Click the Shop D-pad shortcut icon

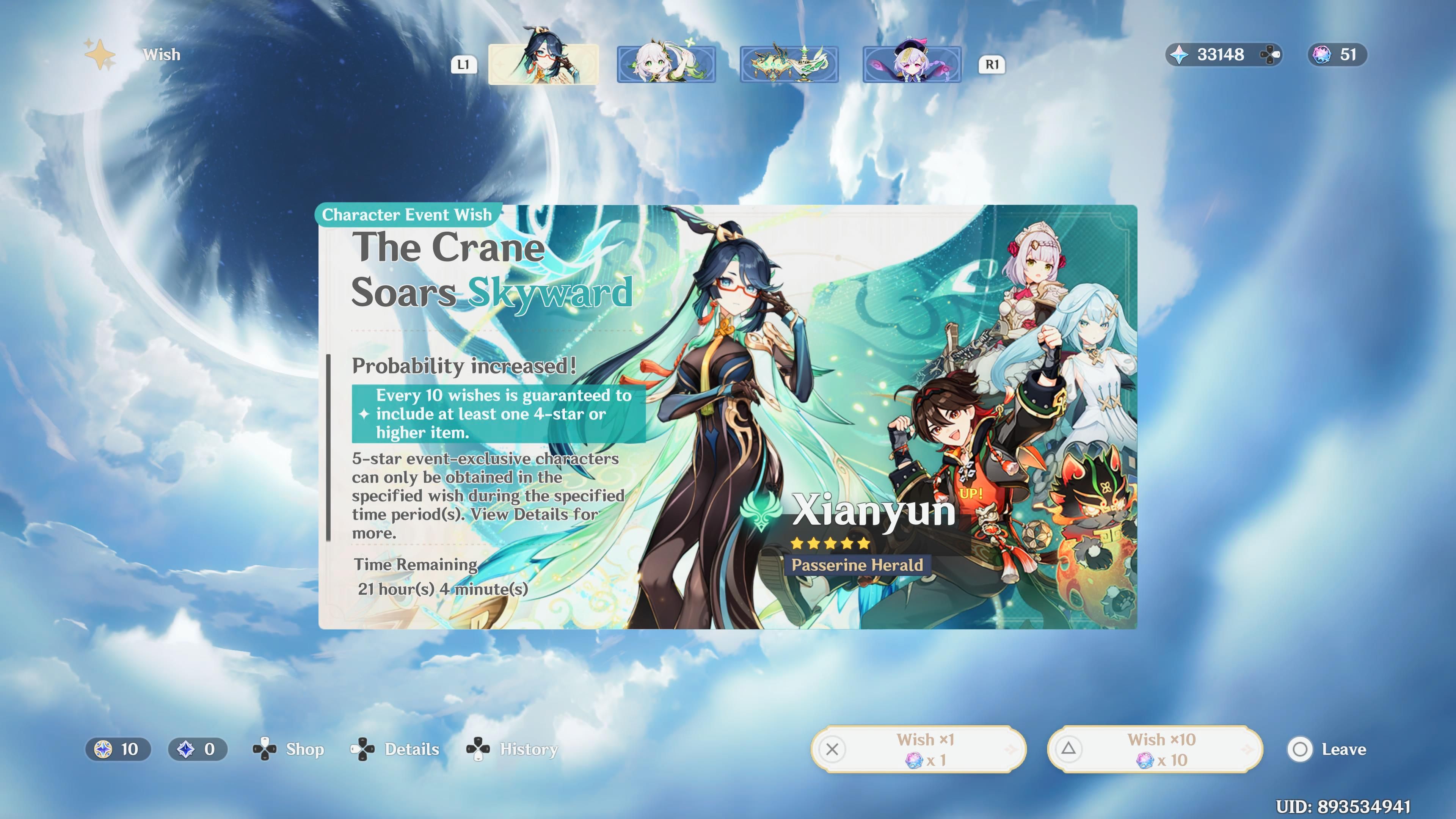265,750
